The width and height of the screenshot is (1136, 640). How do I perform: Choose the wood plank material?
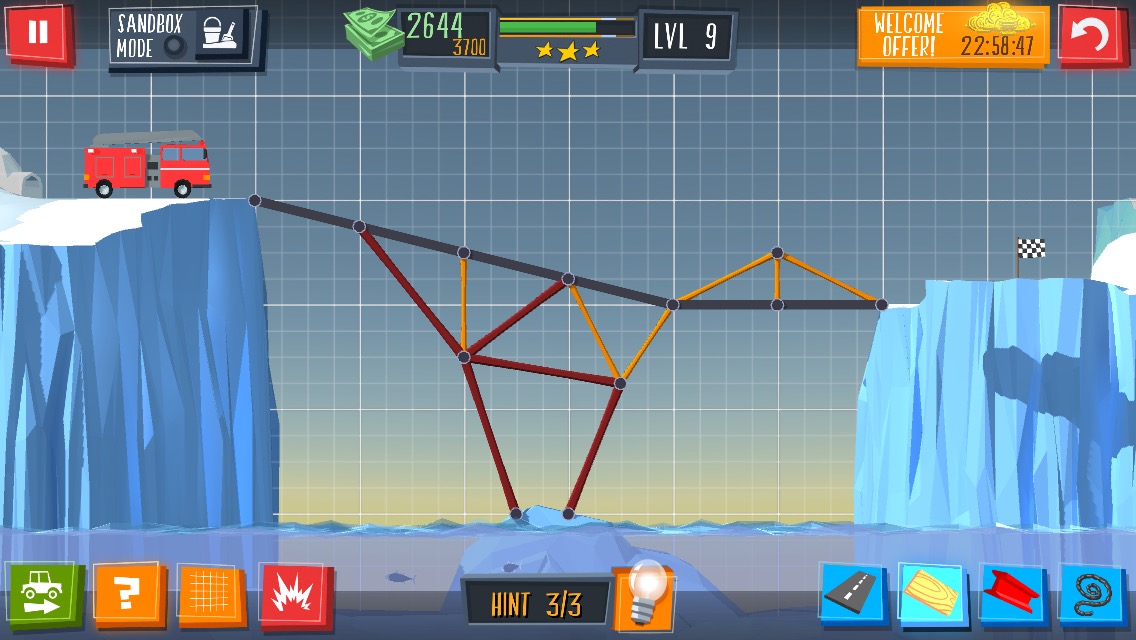(x=932, y=594)
